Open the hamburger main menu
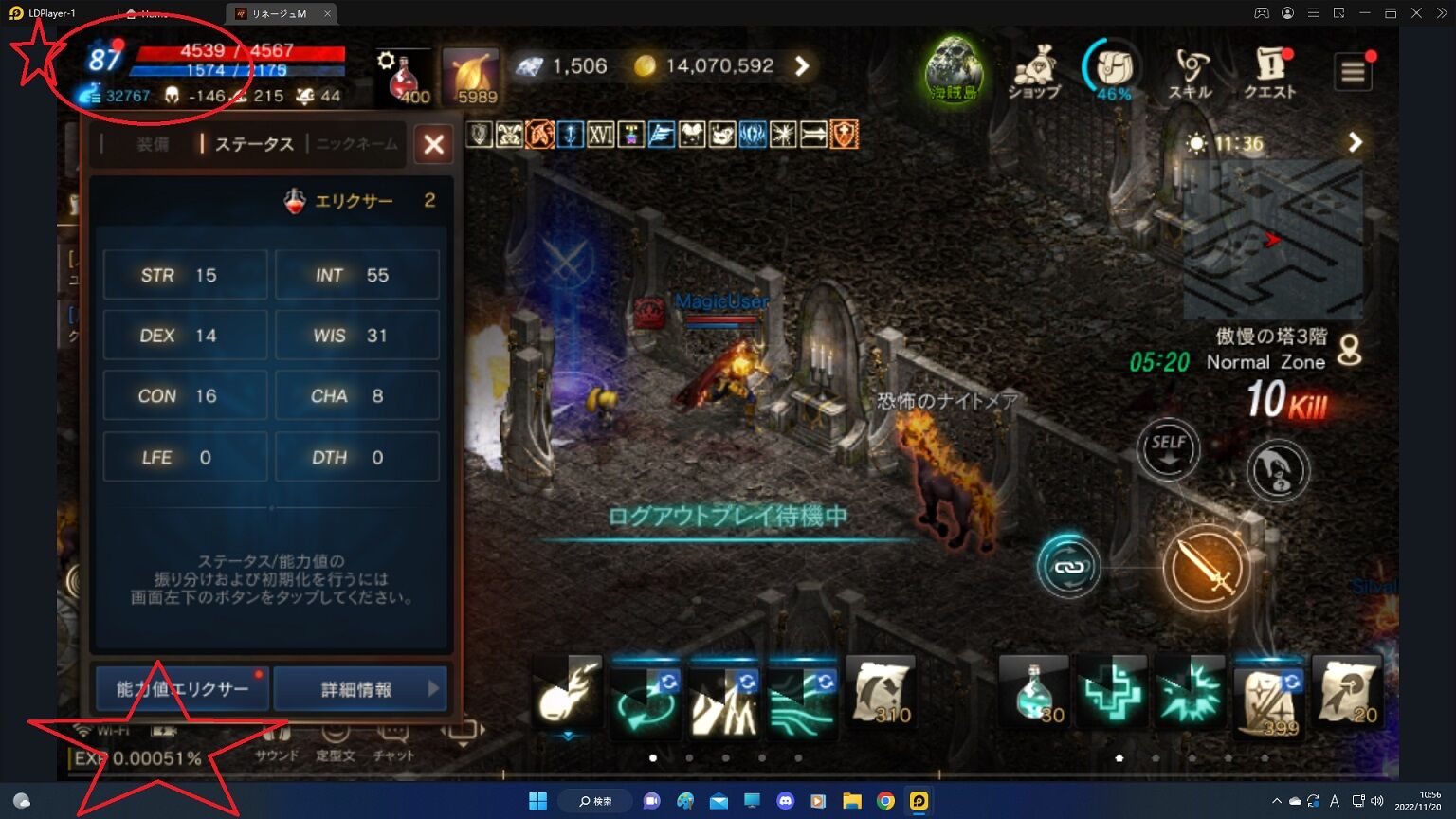Viewport: 1456px width, 819px height. 1353,71
